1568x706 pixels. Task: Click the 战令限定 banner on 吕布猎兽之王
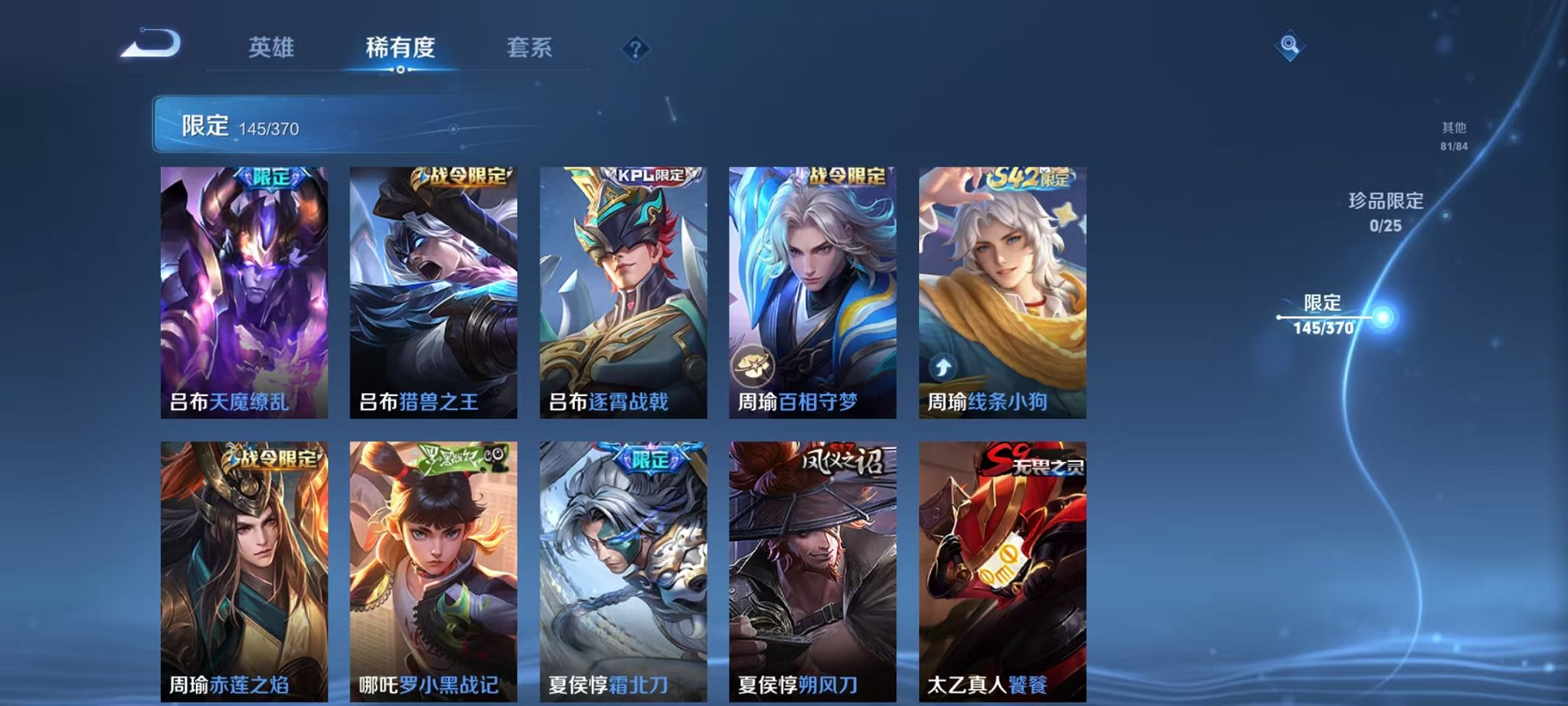point(461,175)
